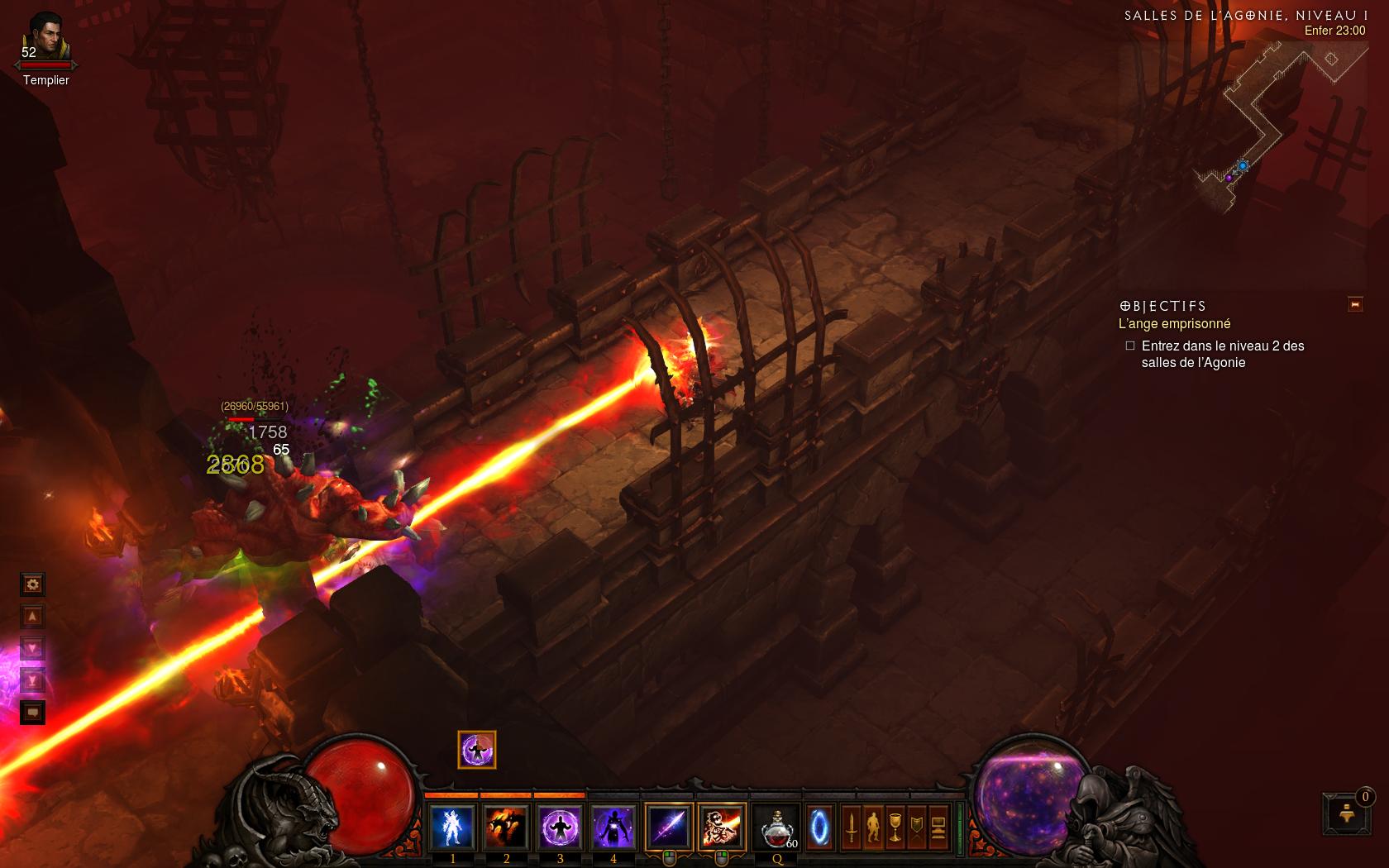Click the purple aura buff icon above skill bar
Image resolution: width=1389 pixels, height=868 pixels.
click(477, 750)
